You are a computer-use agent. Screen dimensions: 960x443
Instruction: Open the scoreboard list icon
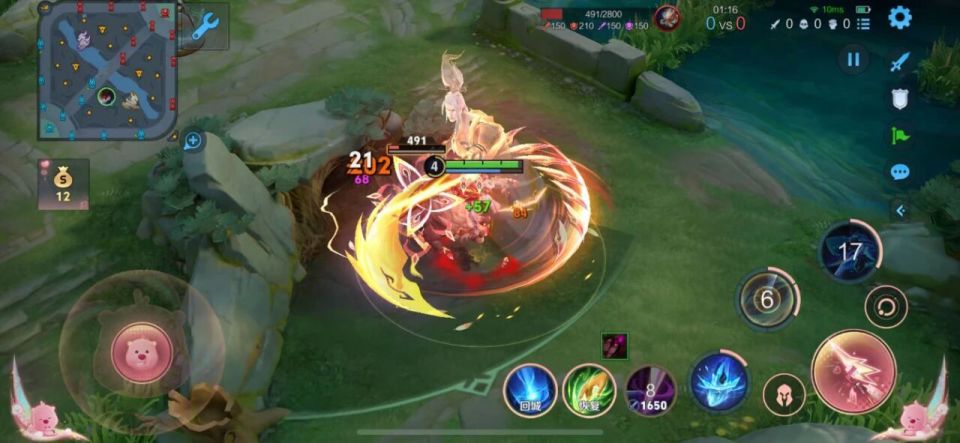click(863, 23)
